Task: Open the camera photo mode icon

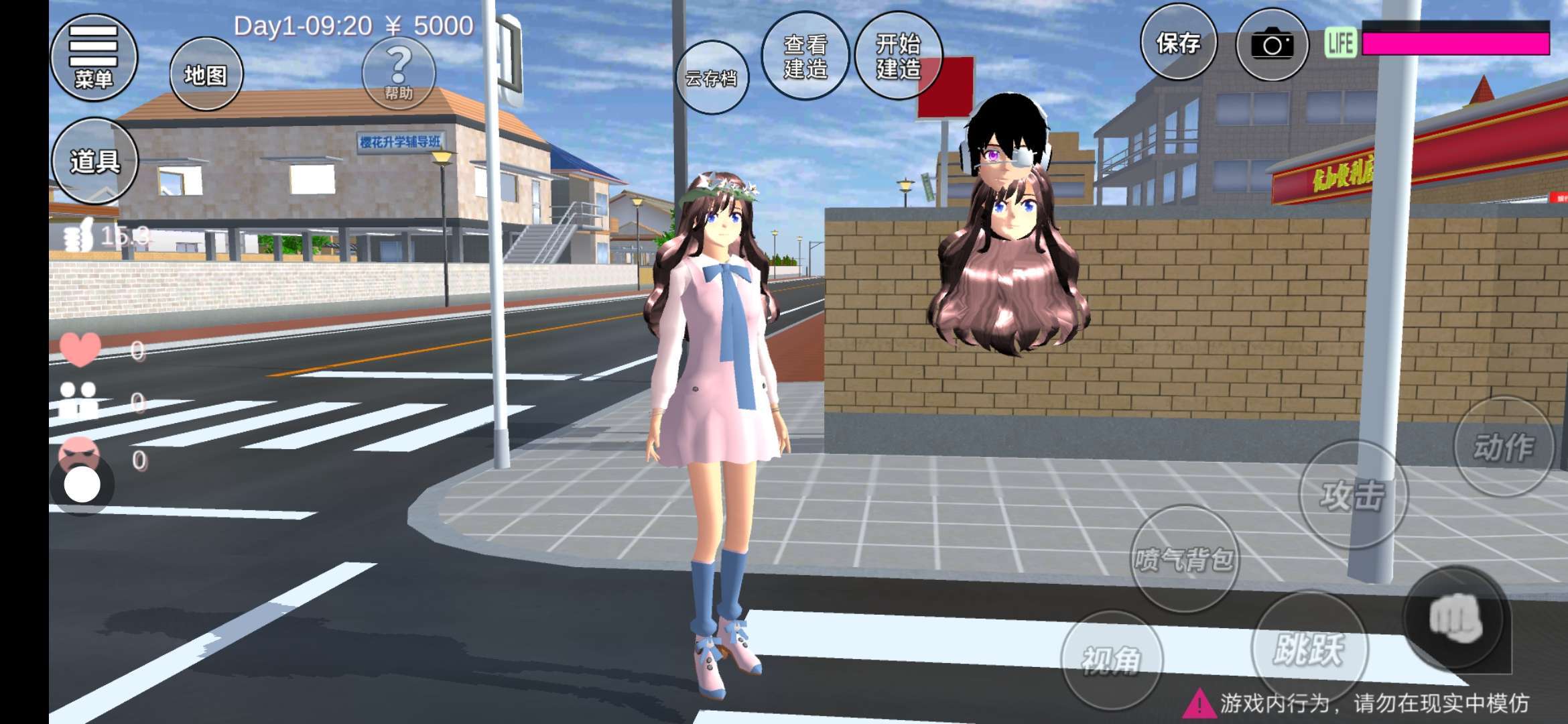Action: click(1271, 45)
